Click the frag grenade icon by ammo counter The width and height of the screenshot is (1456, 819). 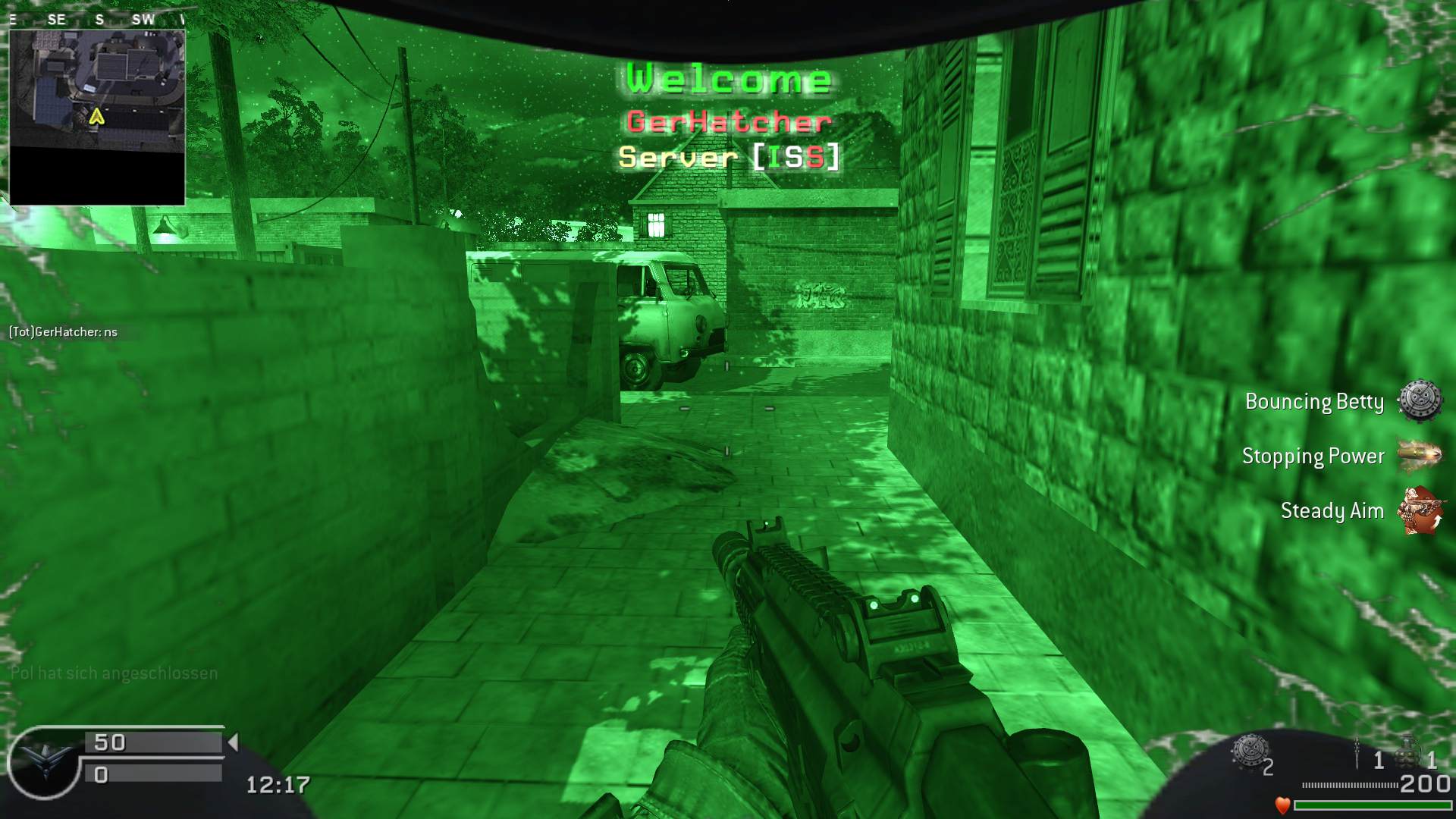pyautogui.click(x=1408, y=752)
